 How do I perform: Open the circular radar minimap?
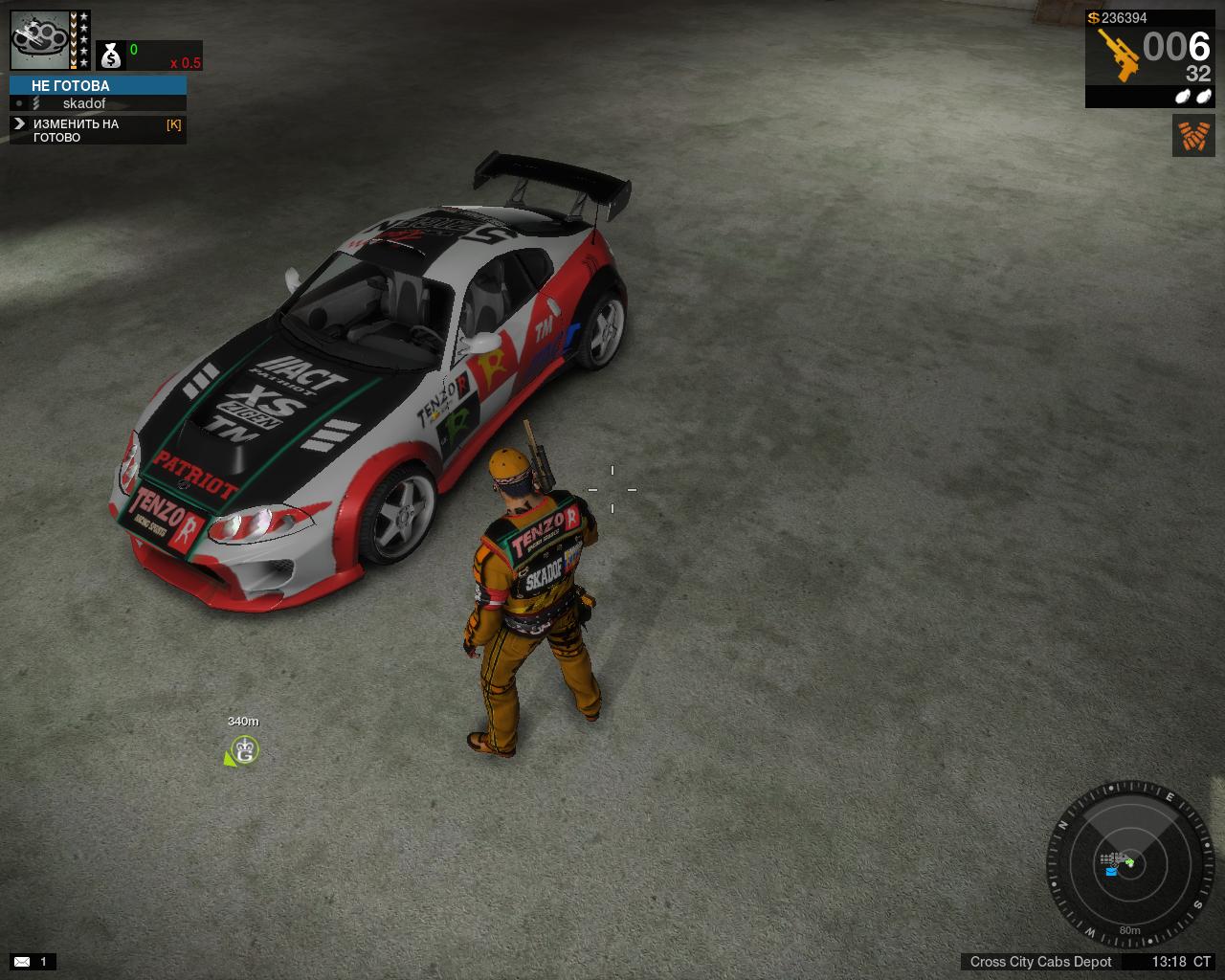(x=1129, y=863)
